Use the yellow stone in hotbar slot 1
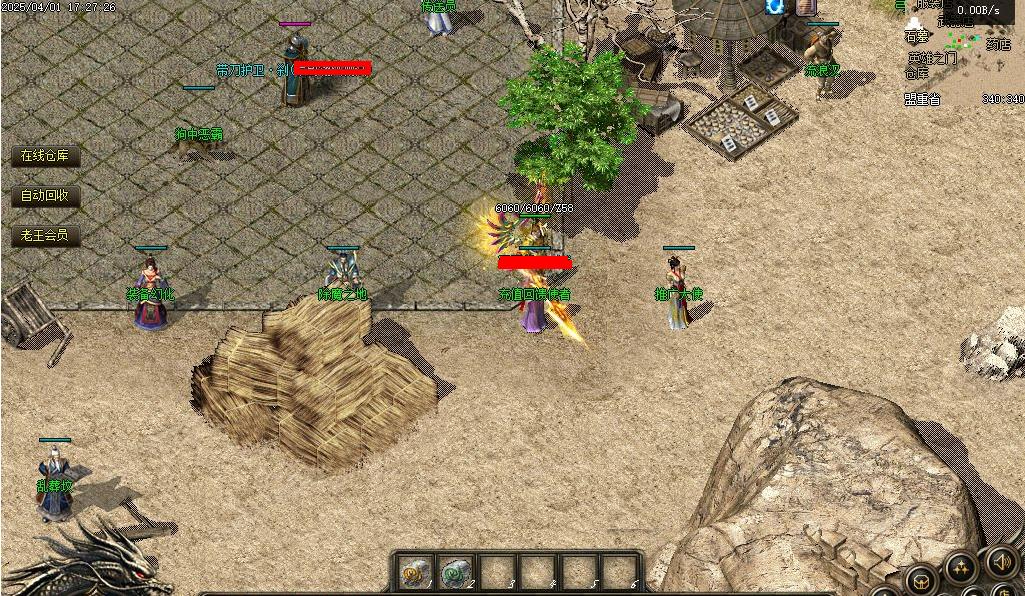This screenshot has height=596, width=1025. tap(414, 572)
